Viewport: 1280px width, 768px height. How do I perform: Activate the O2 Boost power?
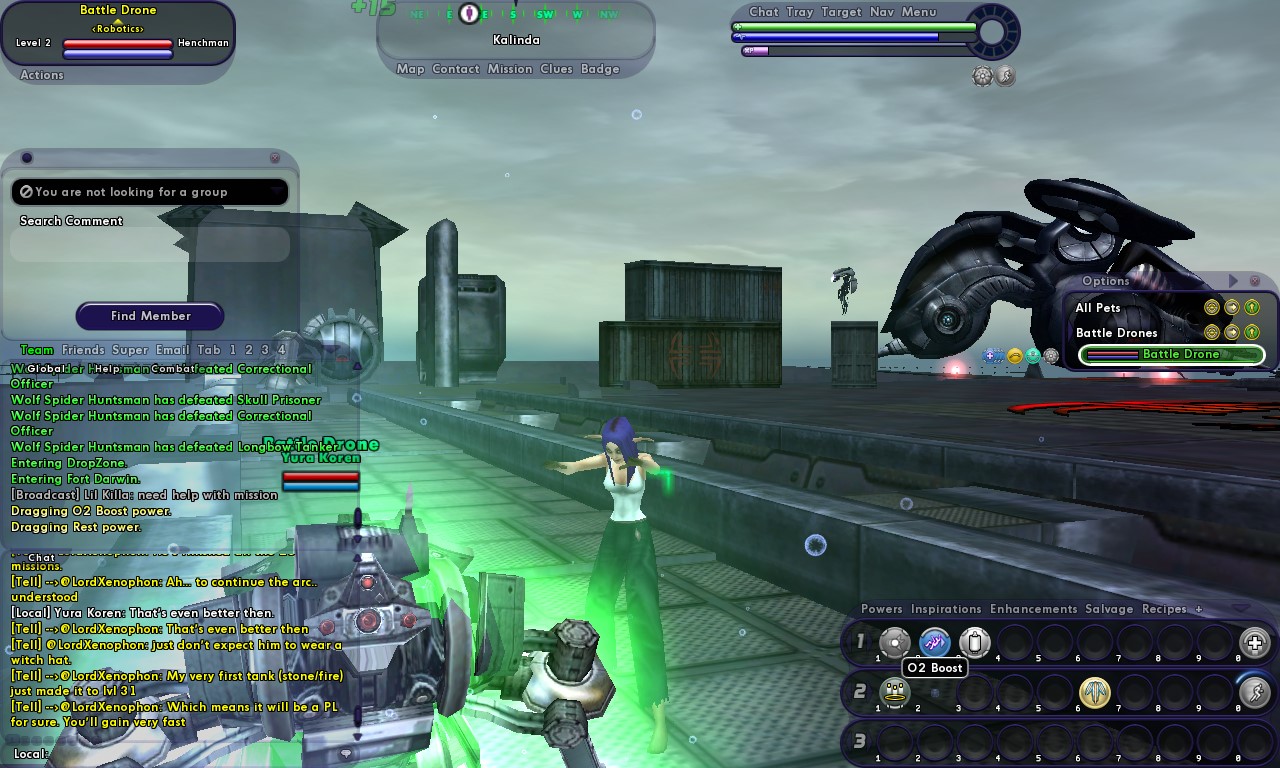click(935, 642)
